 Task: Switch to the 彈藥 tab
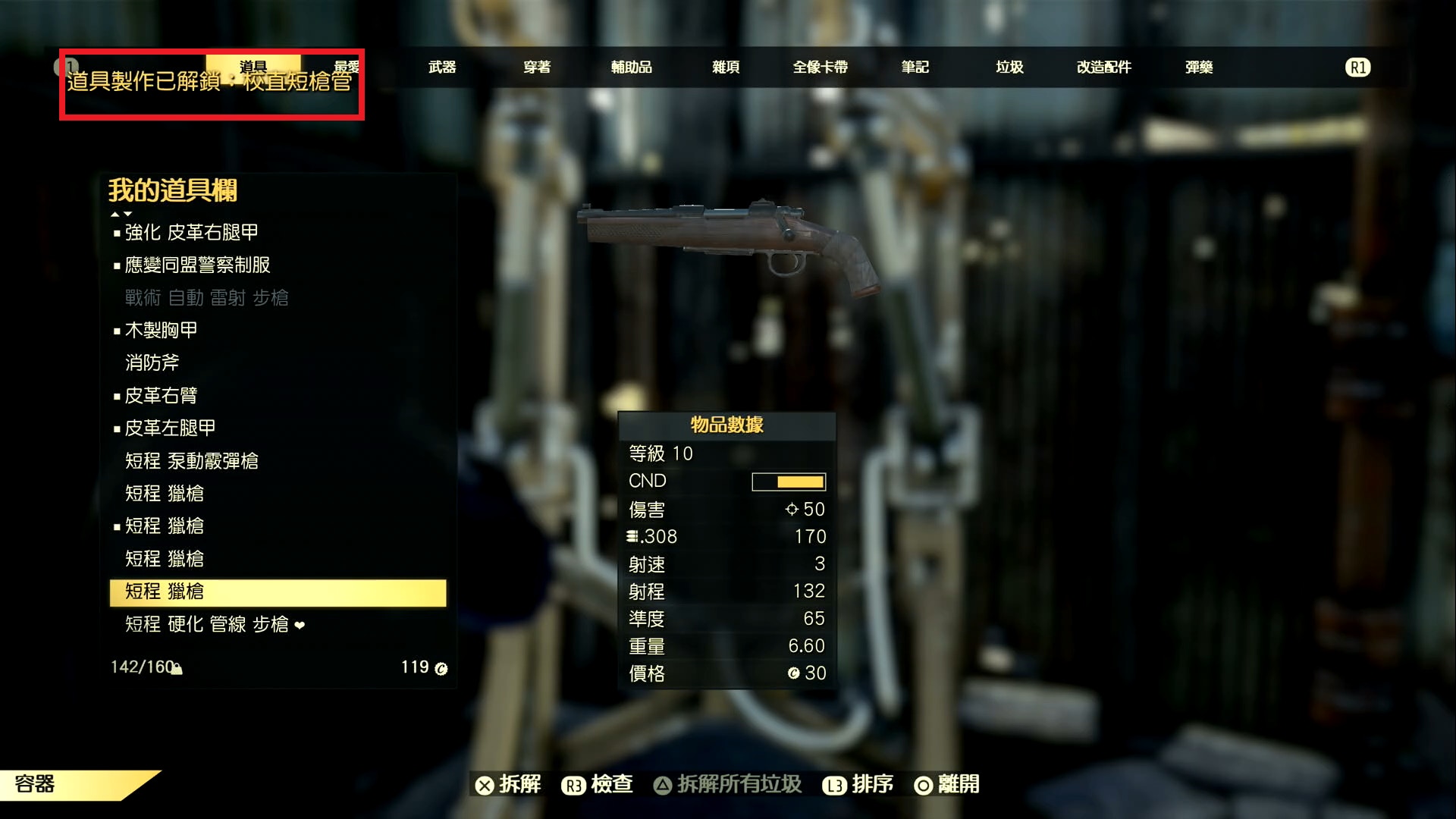[1199, 67]
